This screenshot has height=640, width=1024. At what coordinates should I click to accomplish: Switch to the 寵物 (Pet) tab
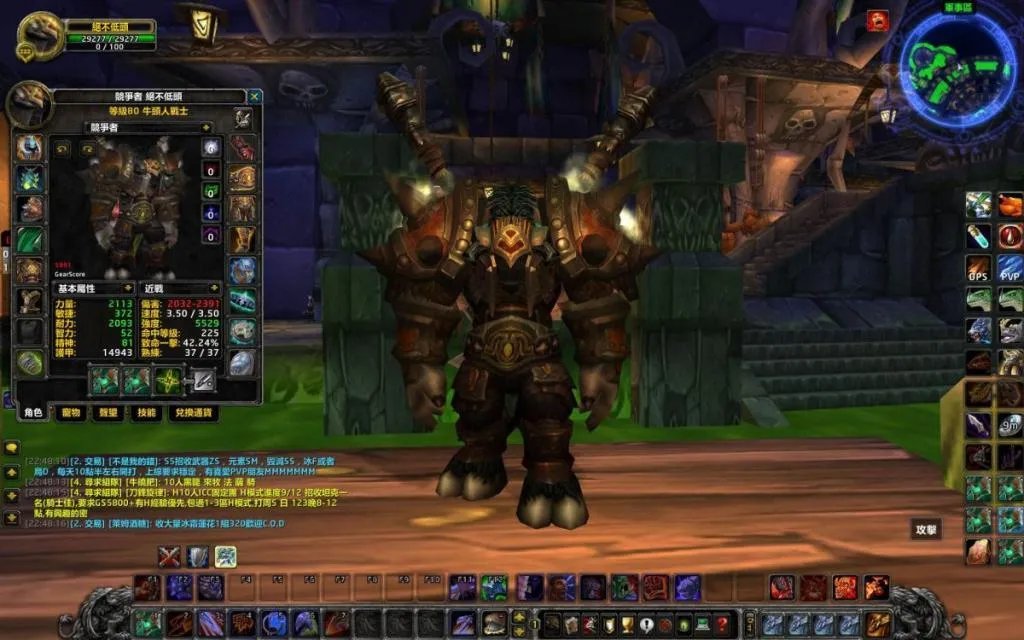pos(71,412)
